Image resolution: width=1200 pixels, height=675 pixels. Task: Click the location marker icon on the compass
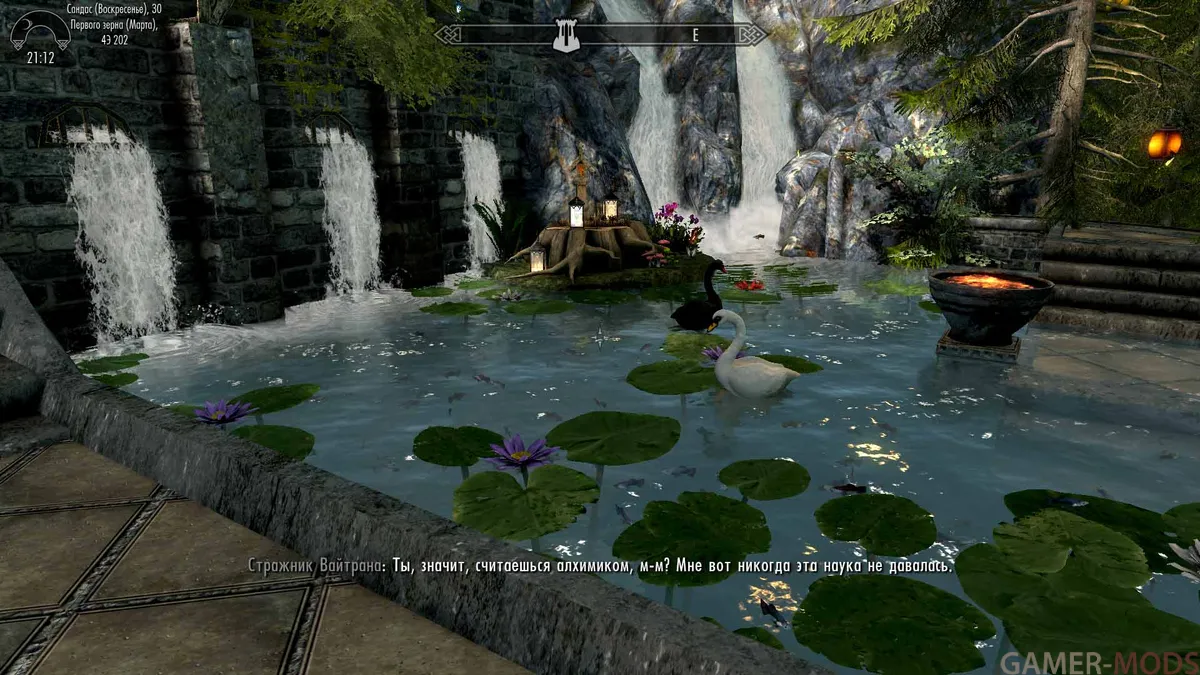[566, 36]
